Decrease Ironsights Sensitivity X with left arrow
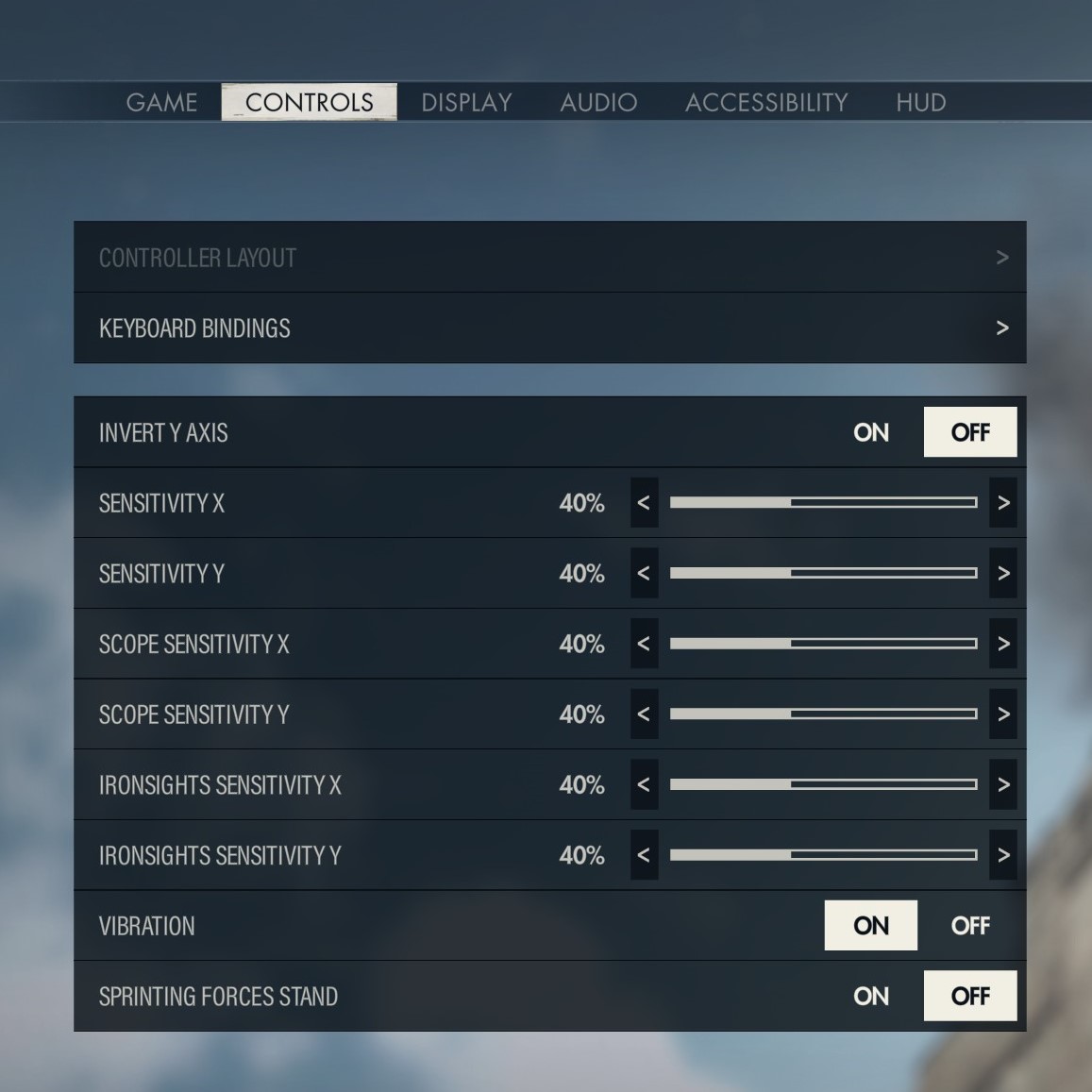Image resolution: width=1092 pixels, height=1092 pixels. 644,784
